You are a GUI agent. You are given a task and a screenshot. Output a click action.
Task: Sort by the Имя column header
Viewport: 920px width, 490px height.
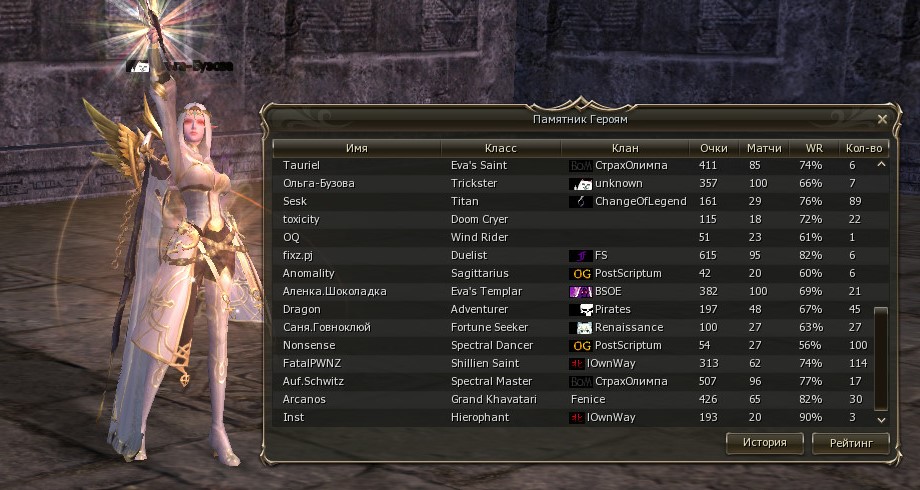point(357,148)
